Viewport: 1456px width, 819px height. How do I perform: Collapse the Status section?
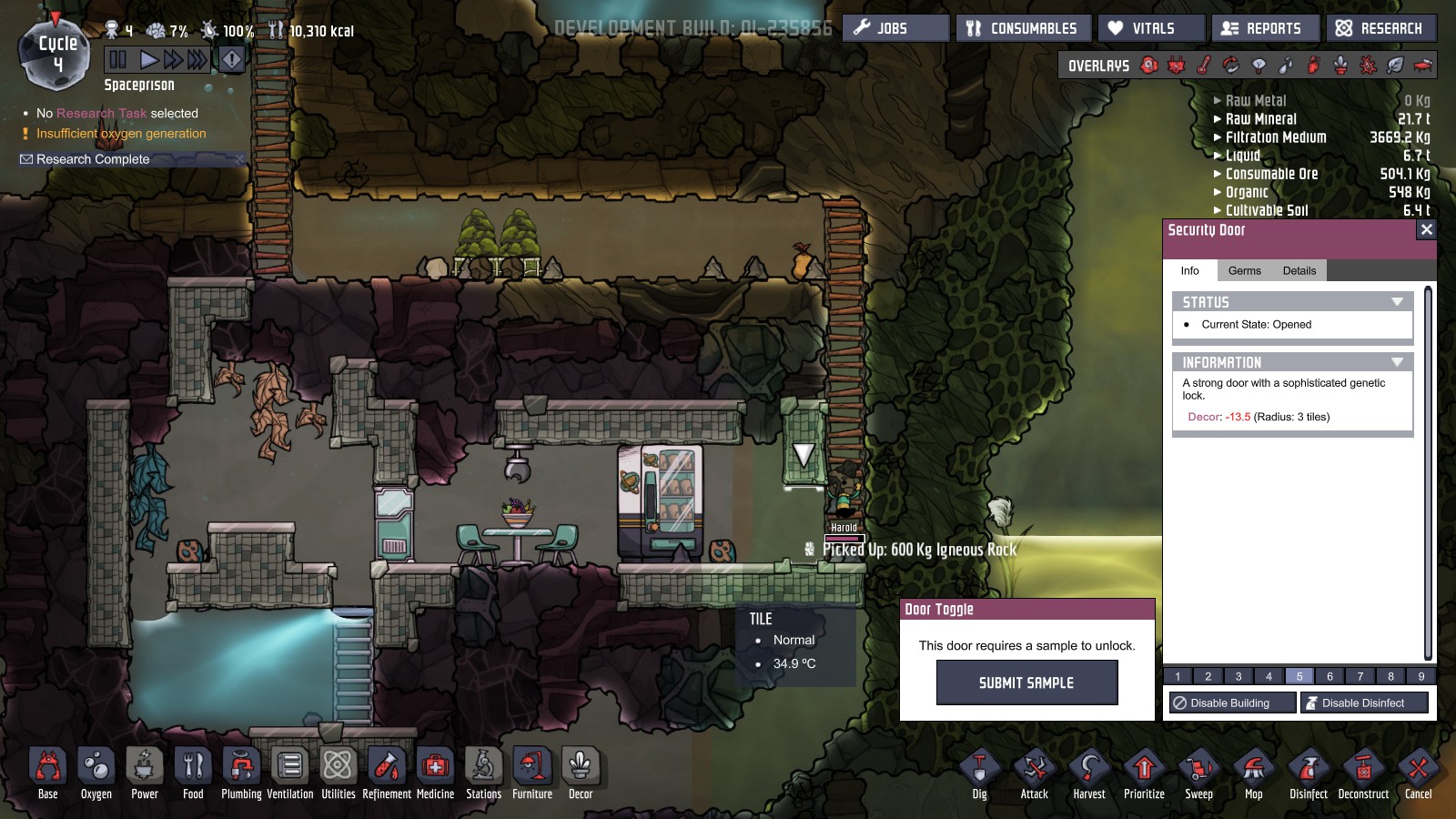click(1399, 301)
